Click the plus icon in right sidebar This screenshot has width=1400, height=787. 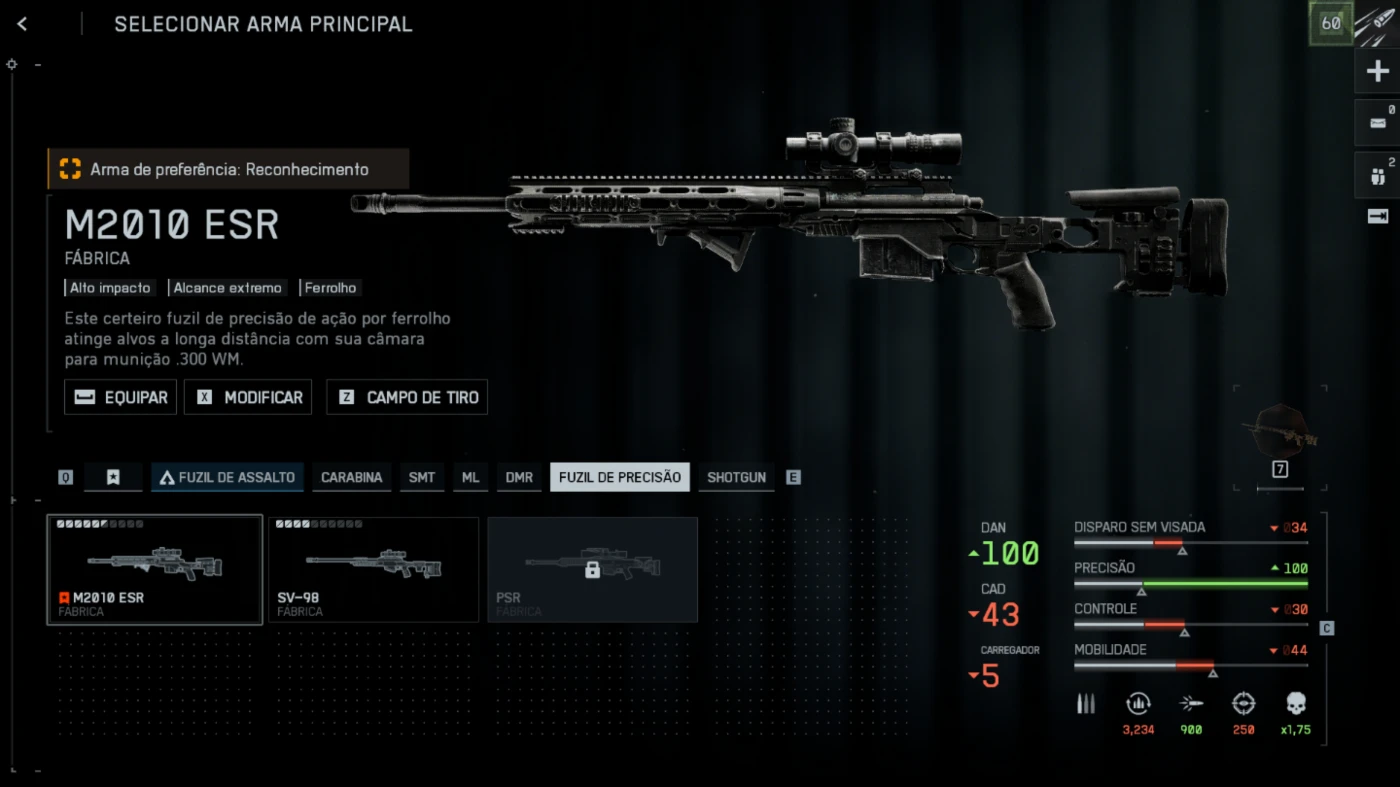coord(1377,71)
